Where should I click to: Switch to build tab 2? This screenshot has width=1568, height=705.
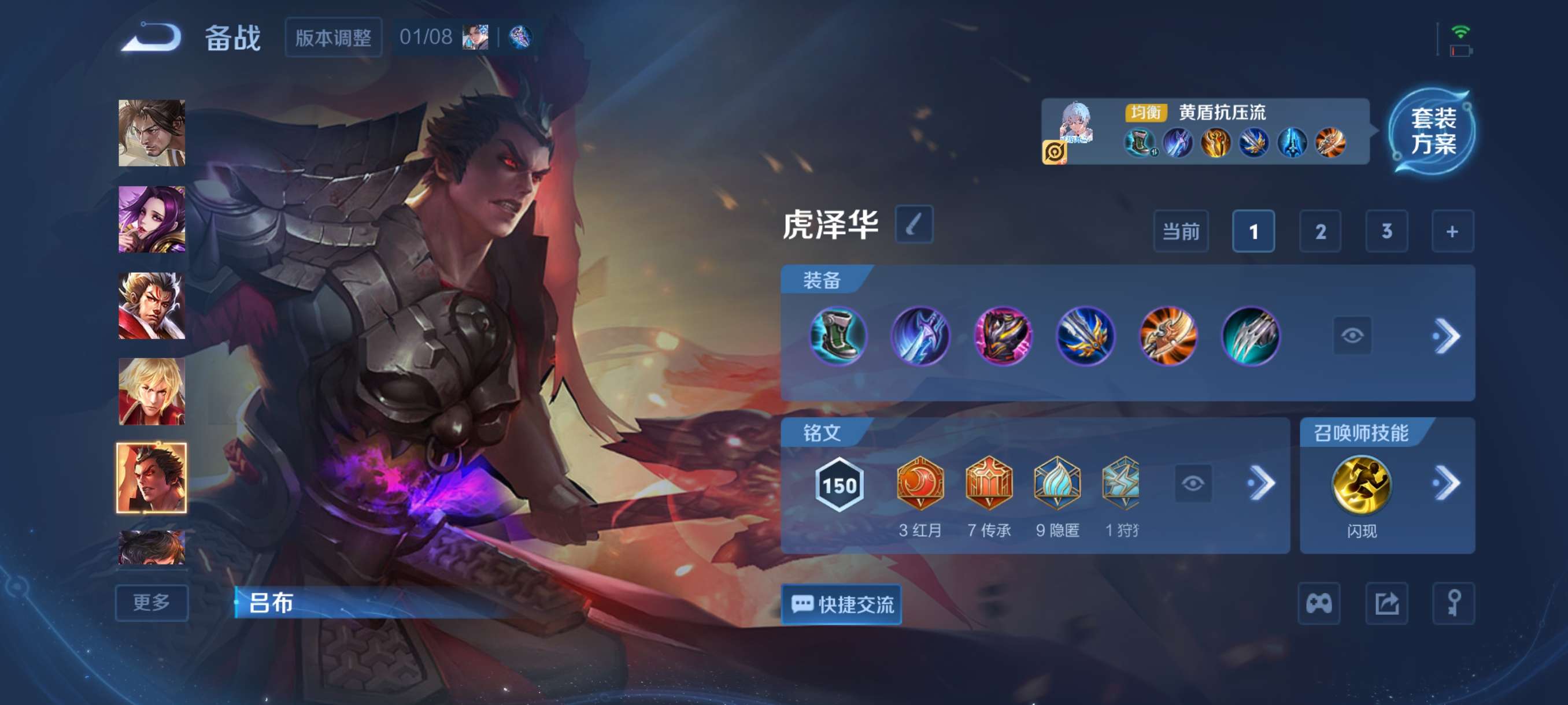pos(1321,231)
